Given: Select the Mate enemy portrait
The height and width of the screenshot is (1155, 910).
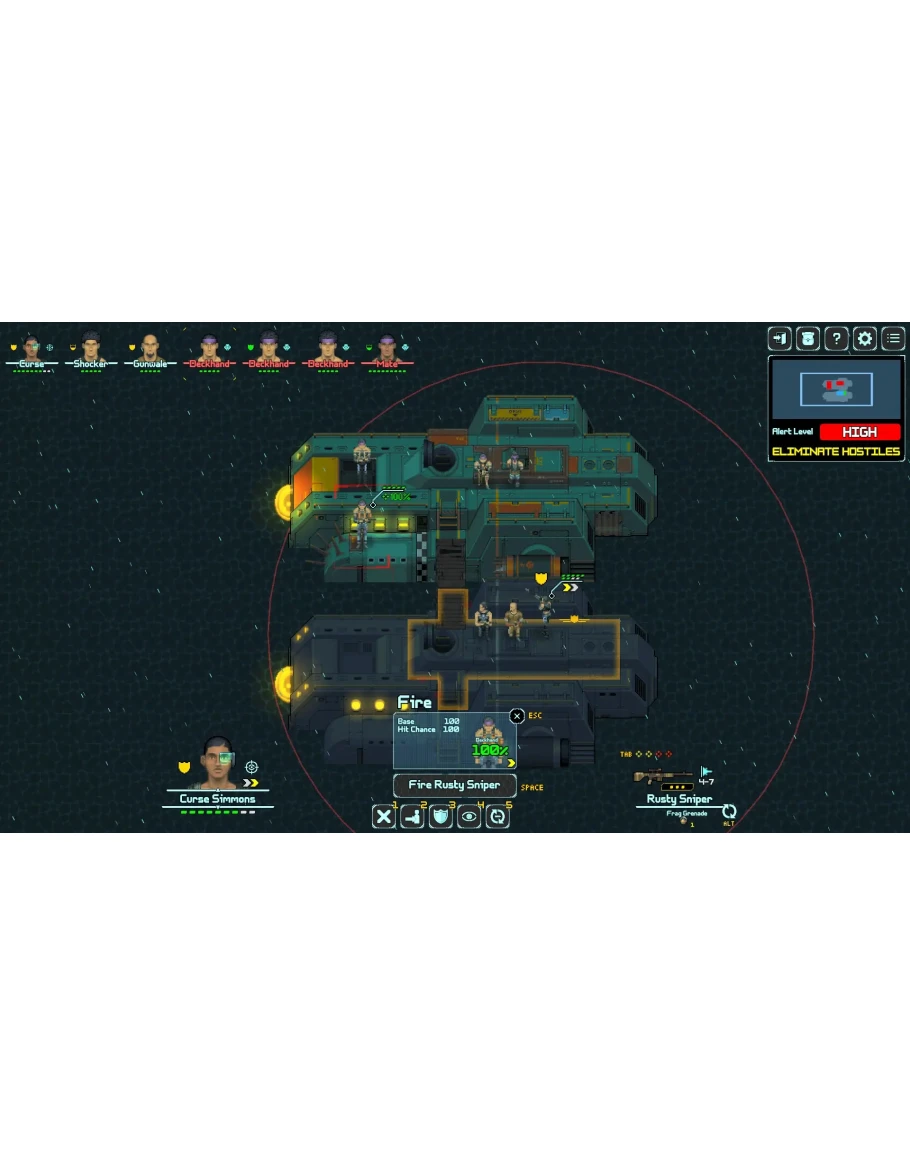Looking at the screenshot, I should [x=388, y=347].
